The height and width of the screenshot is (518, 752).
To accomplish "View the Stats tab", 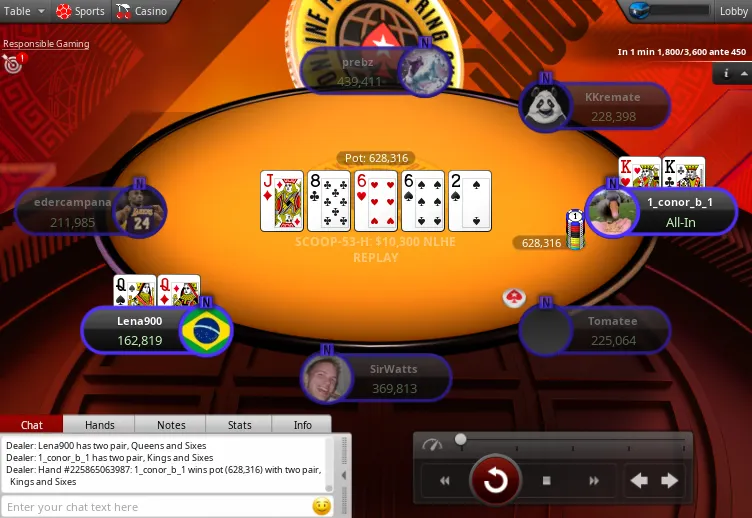I will [x=239, y=425].
